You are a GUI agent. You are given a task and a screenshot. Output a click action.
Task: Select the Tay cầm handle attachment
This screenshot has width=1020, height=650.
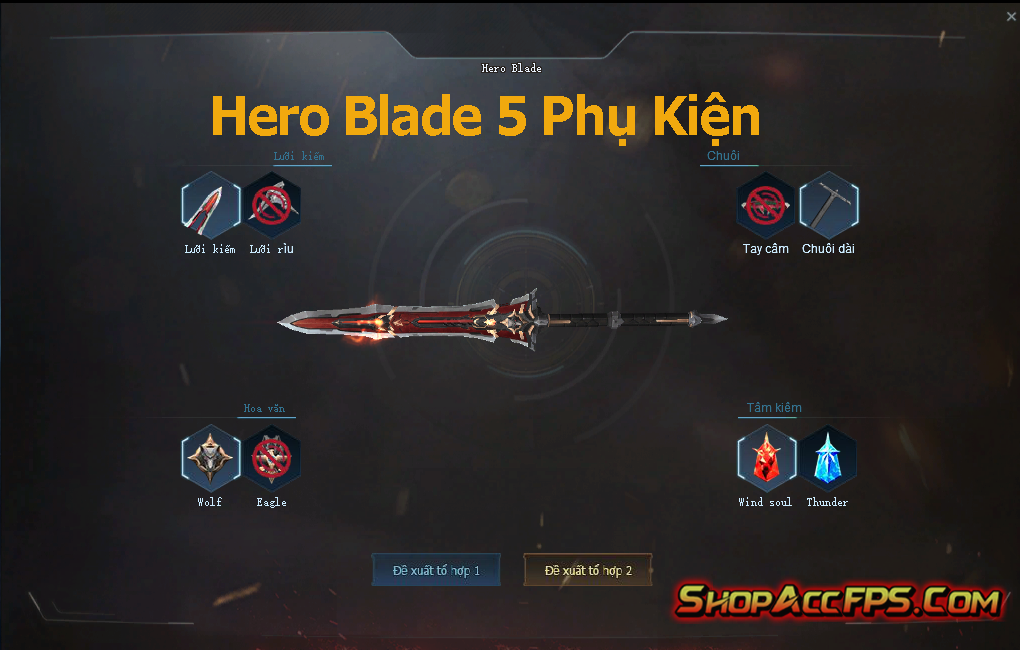point(766,205)
